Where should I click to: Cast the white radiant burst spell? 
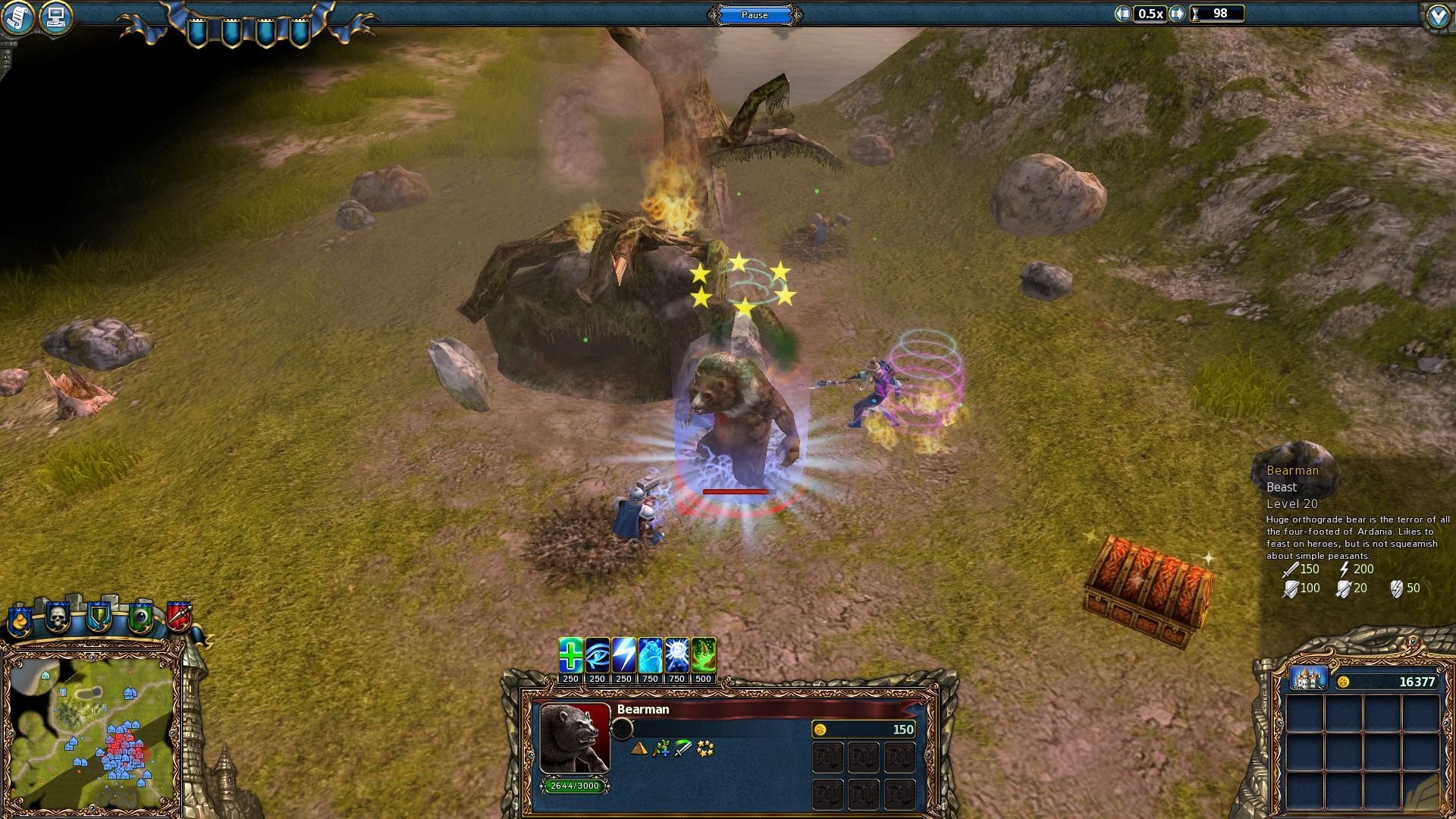[x=676, y=655]
